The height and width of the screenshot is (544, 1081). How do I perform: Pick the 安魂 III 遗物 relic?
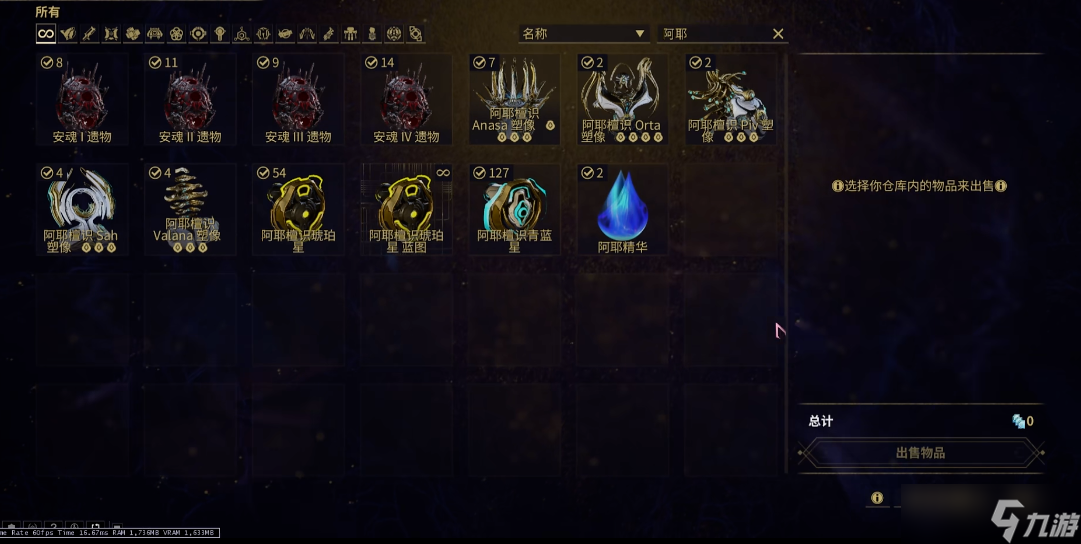298,100
